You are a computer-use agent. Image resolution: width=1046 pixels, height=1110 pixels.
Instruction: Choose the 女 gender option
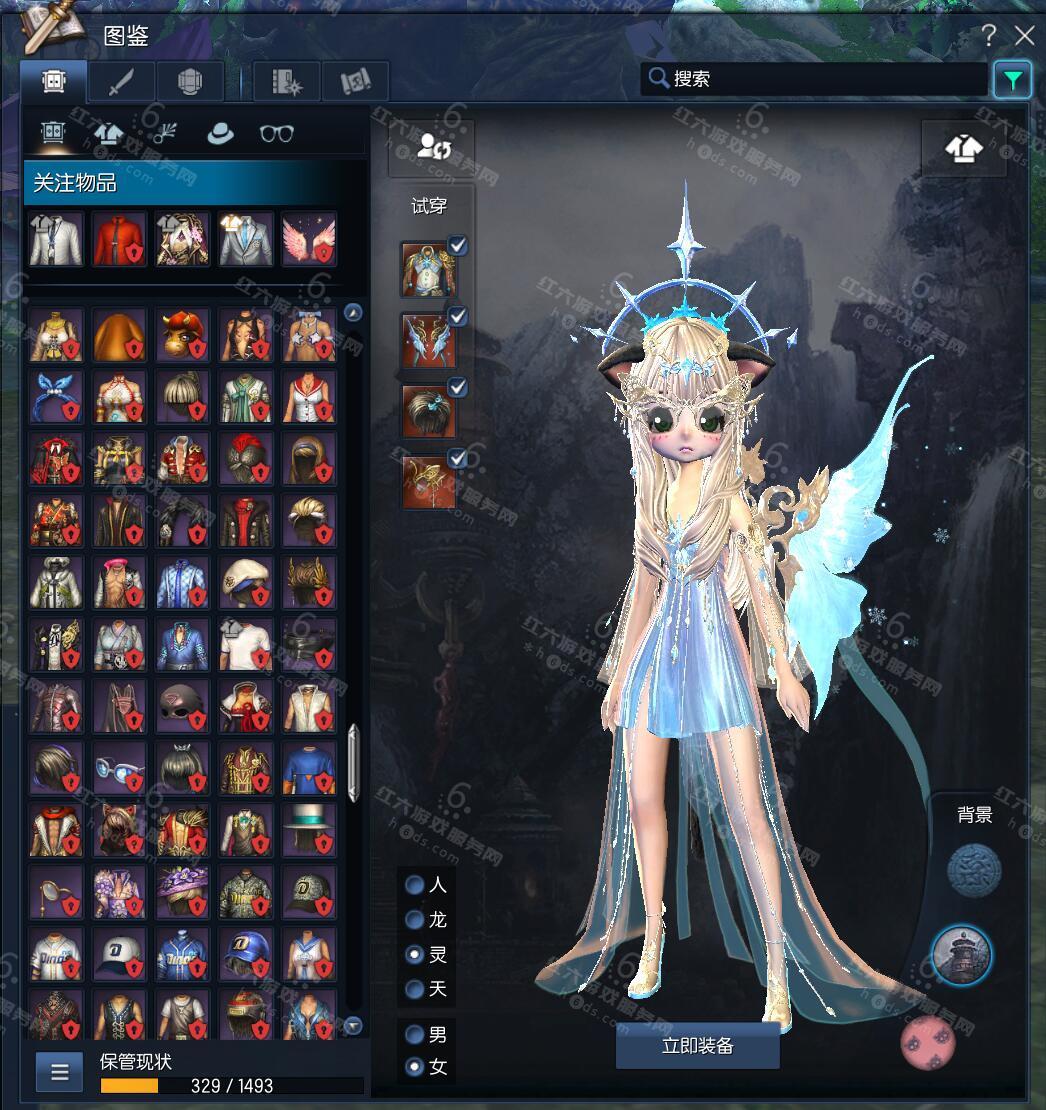414,1067
